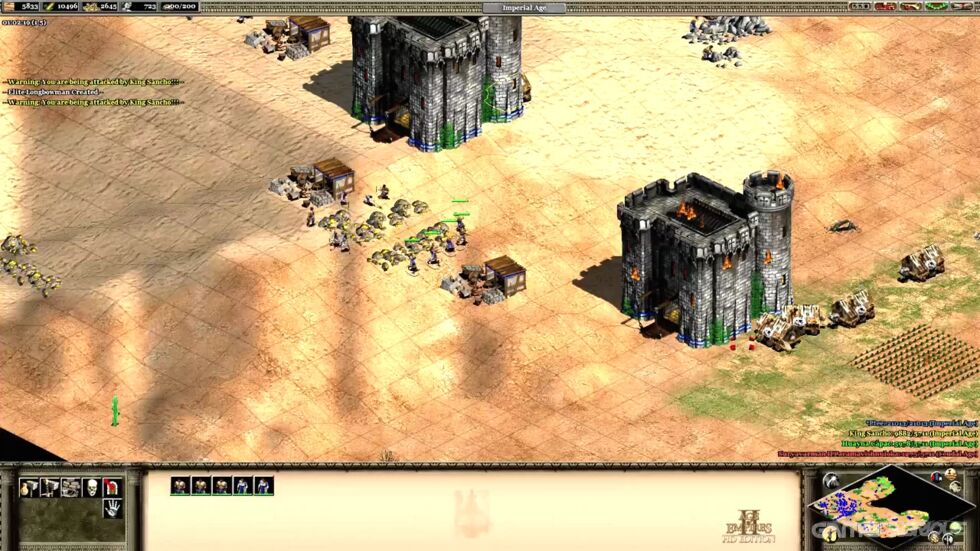Activate the red flag command icon

click(112, 487)
